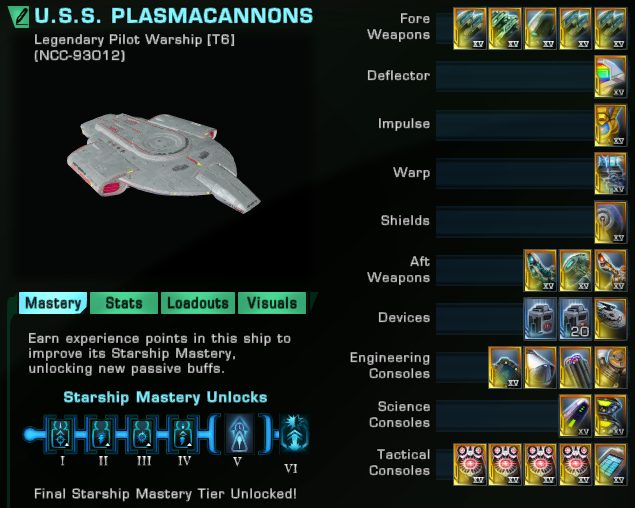Screen dimensions: 635x508
Task: Select the device stacked with 20
Action: (x=576, y=317)
